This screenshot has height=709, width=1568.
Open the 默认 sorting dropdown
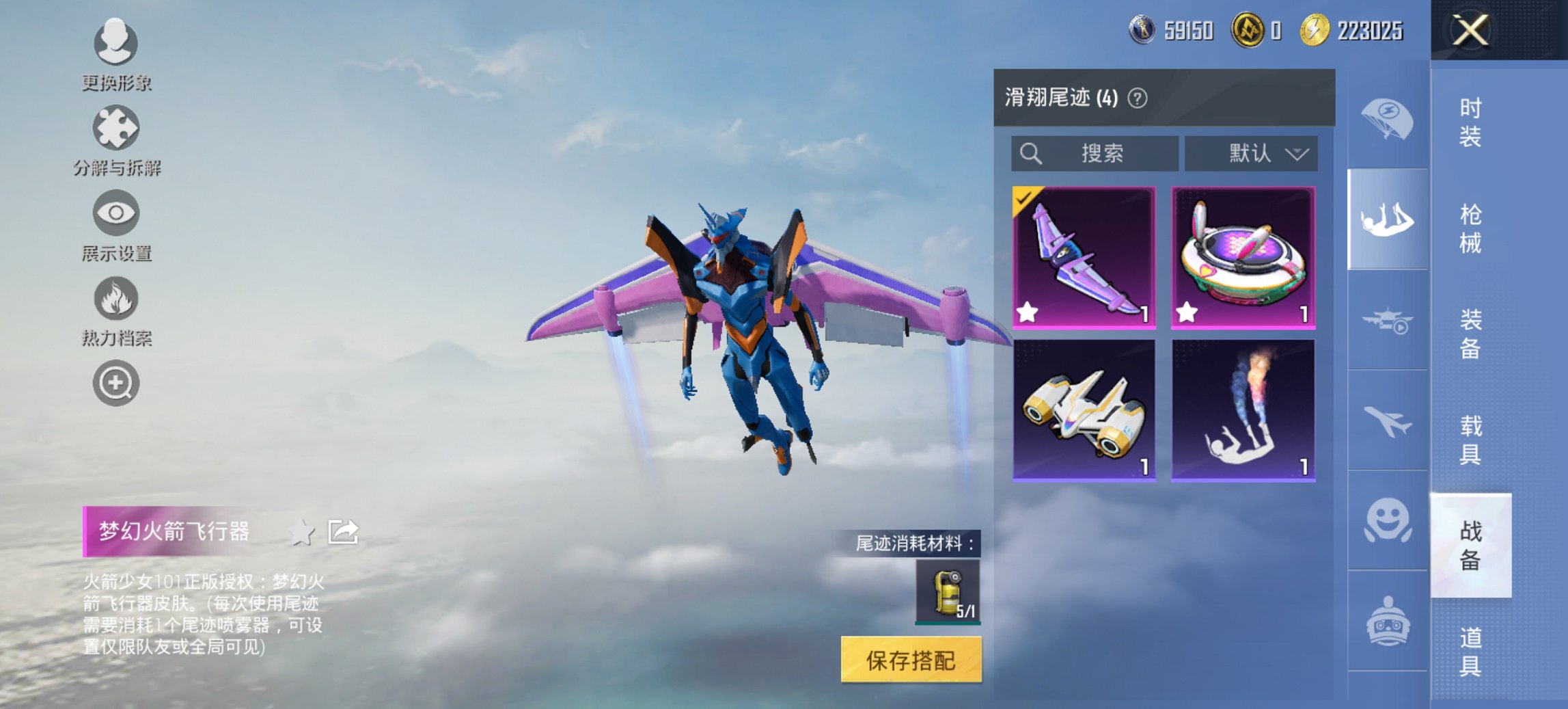(x=1250, y=153)
